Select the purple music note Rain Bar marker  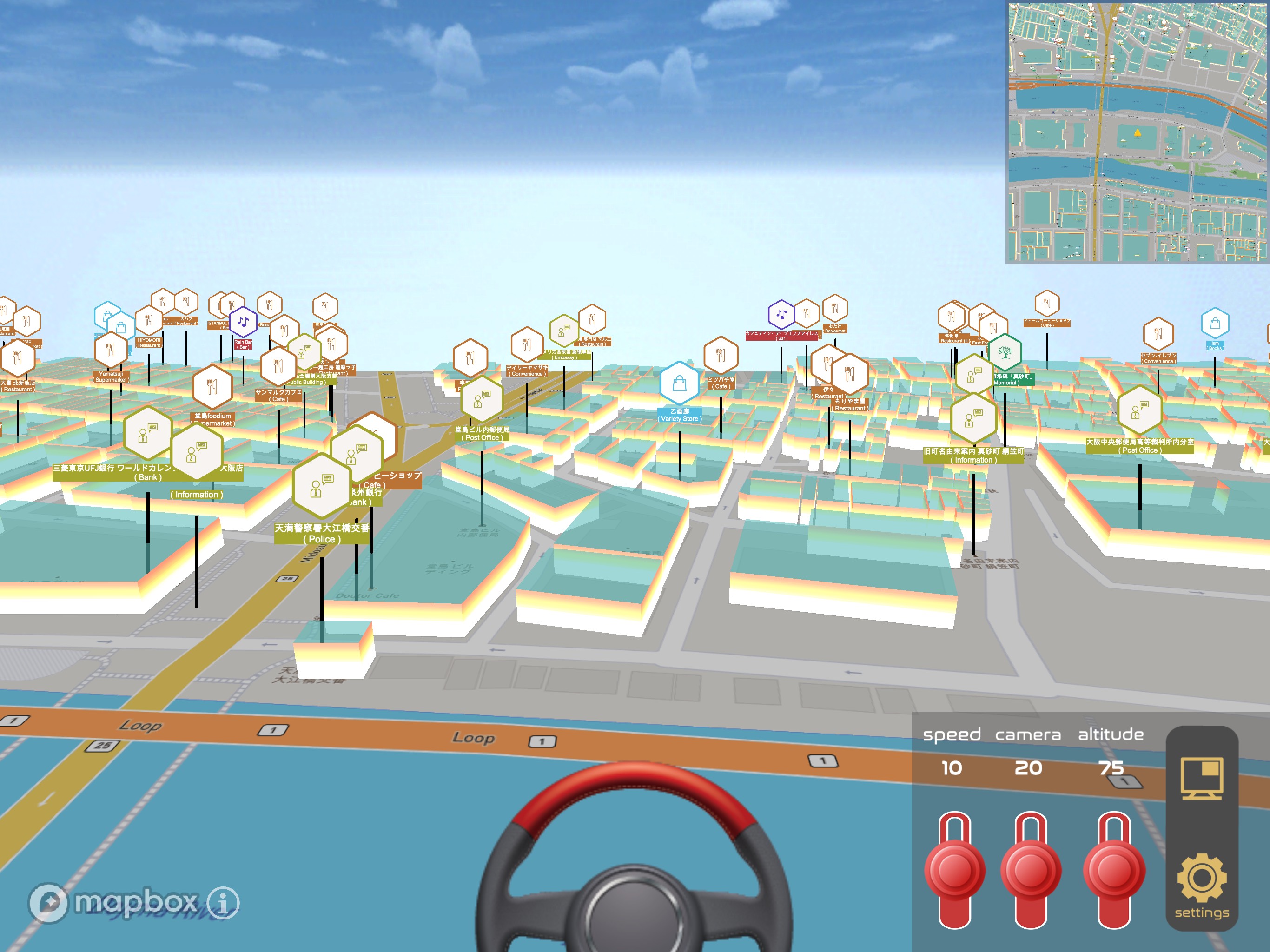point(244,322)
